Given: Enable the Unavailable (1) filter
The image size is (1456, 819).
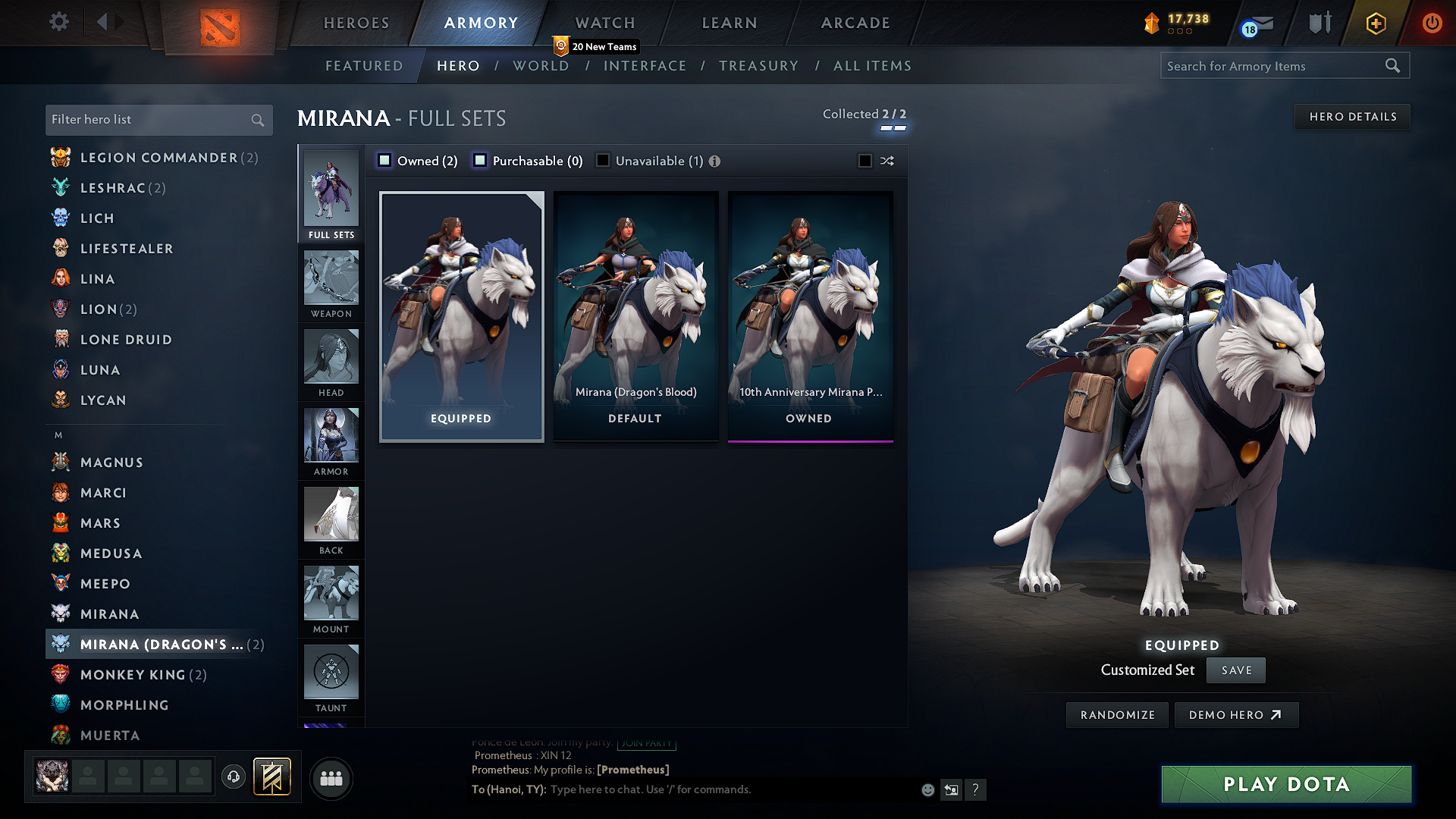Looking at the screenshot, I should pos(603,160).
